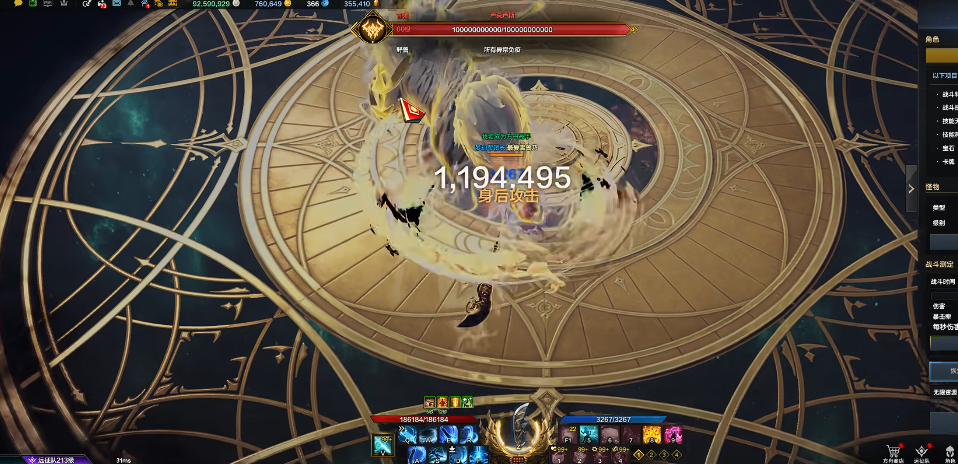Open the green calendar icon
958x464 pixels.
click(x=31, y=4)
